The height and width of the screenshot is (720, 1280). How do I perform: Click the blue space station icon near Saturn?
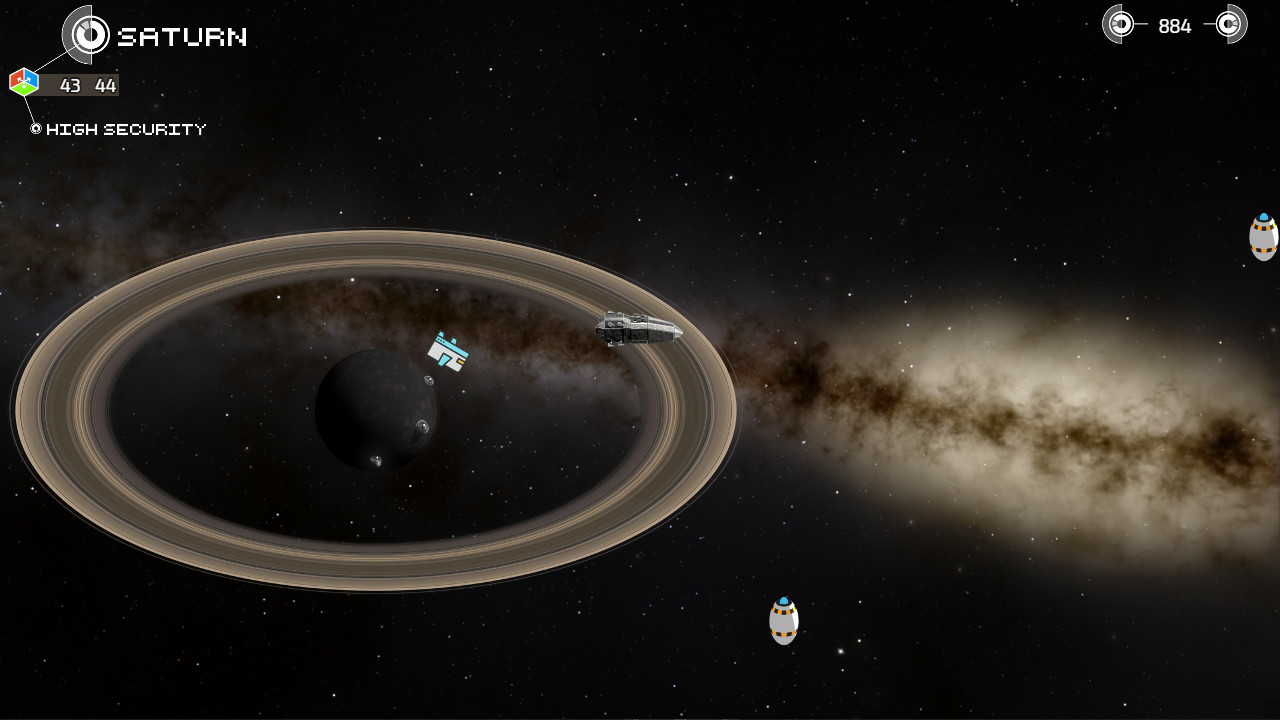447,352
